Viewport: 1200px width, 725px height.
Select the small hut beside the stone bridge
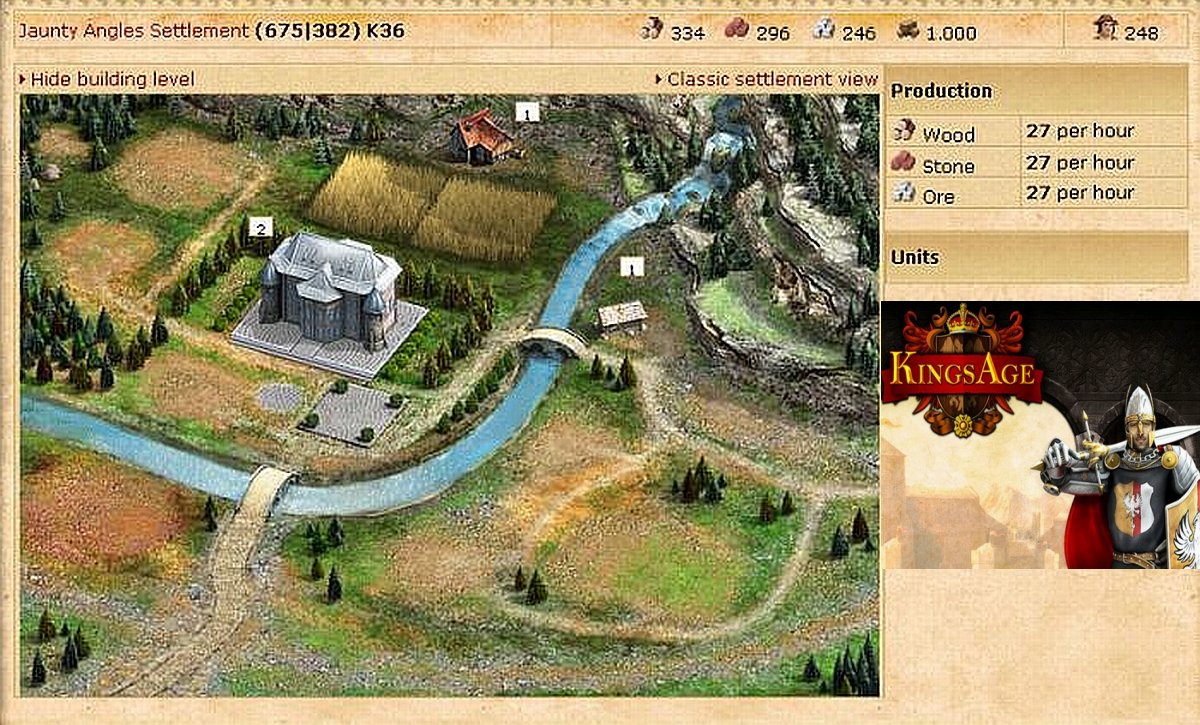pyautogui.click(x=622, y=316)
